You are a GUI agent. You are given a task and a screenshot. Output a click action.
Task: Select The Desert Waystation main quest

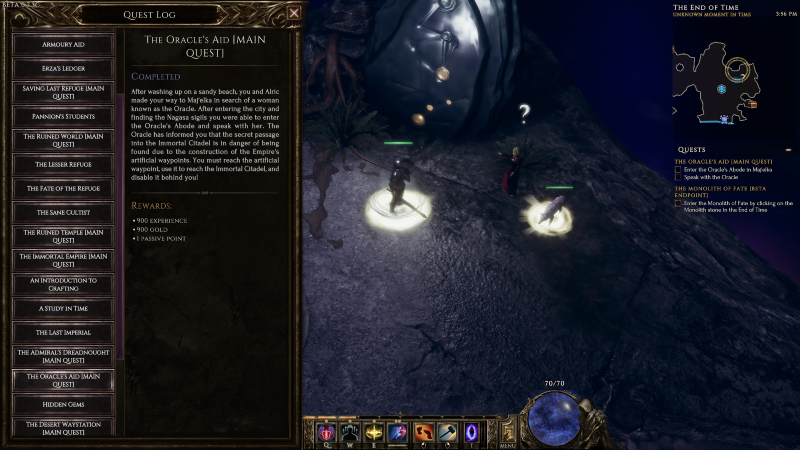tap(62, 427)
